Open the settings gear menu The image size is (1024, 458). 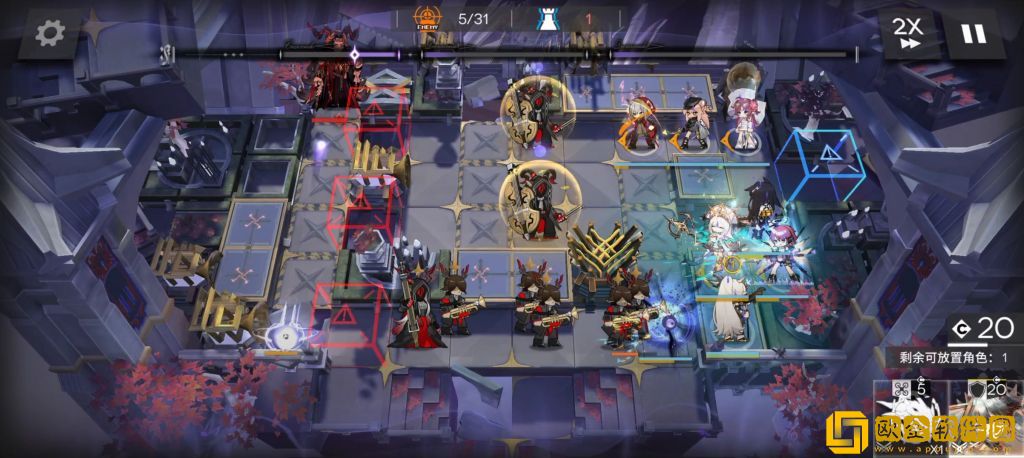point(47,33)
